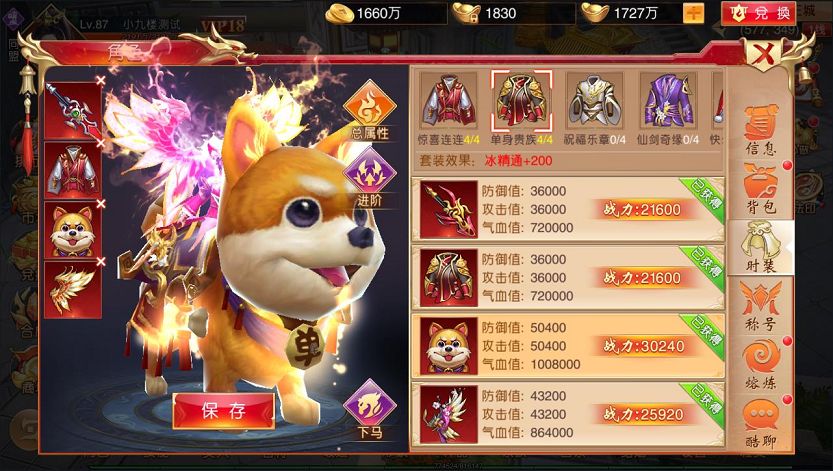Open the 进阶 advancement icon
Viewport: 833px width, 471px height.
[369, 177]
